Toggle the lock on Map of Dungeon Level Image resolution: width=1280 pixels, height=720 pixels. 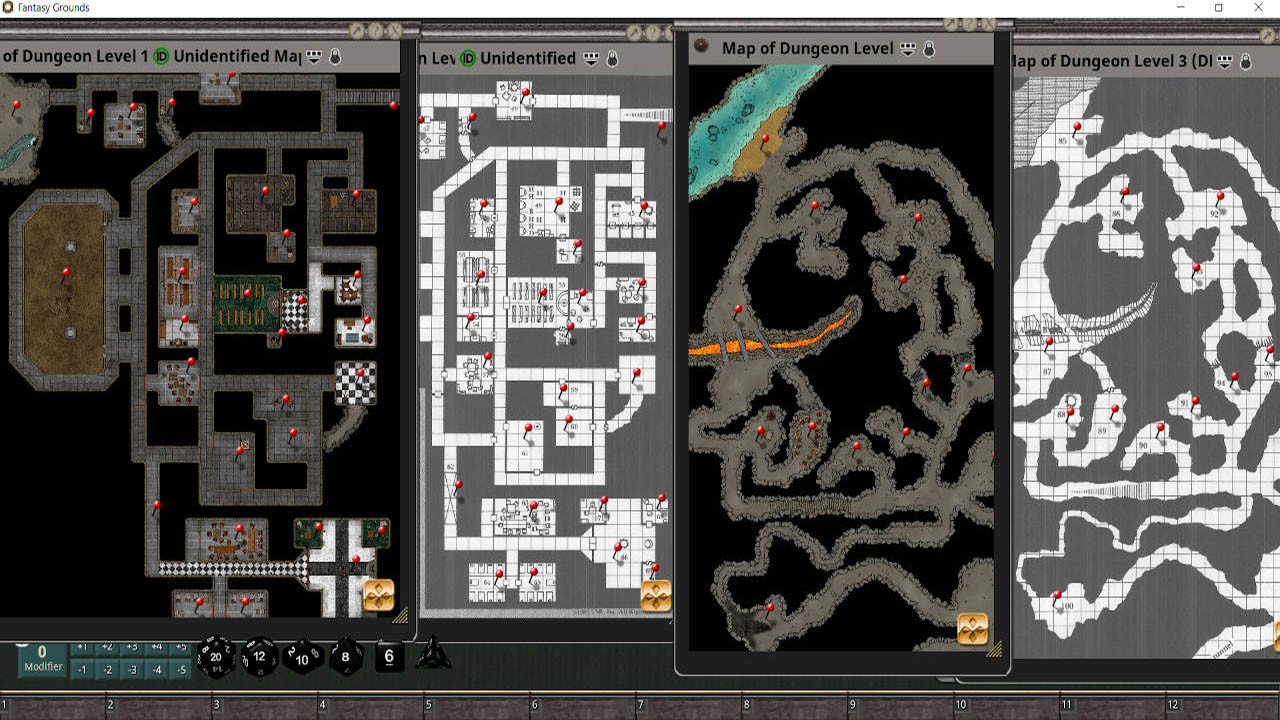point(929,48)
